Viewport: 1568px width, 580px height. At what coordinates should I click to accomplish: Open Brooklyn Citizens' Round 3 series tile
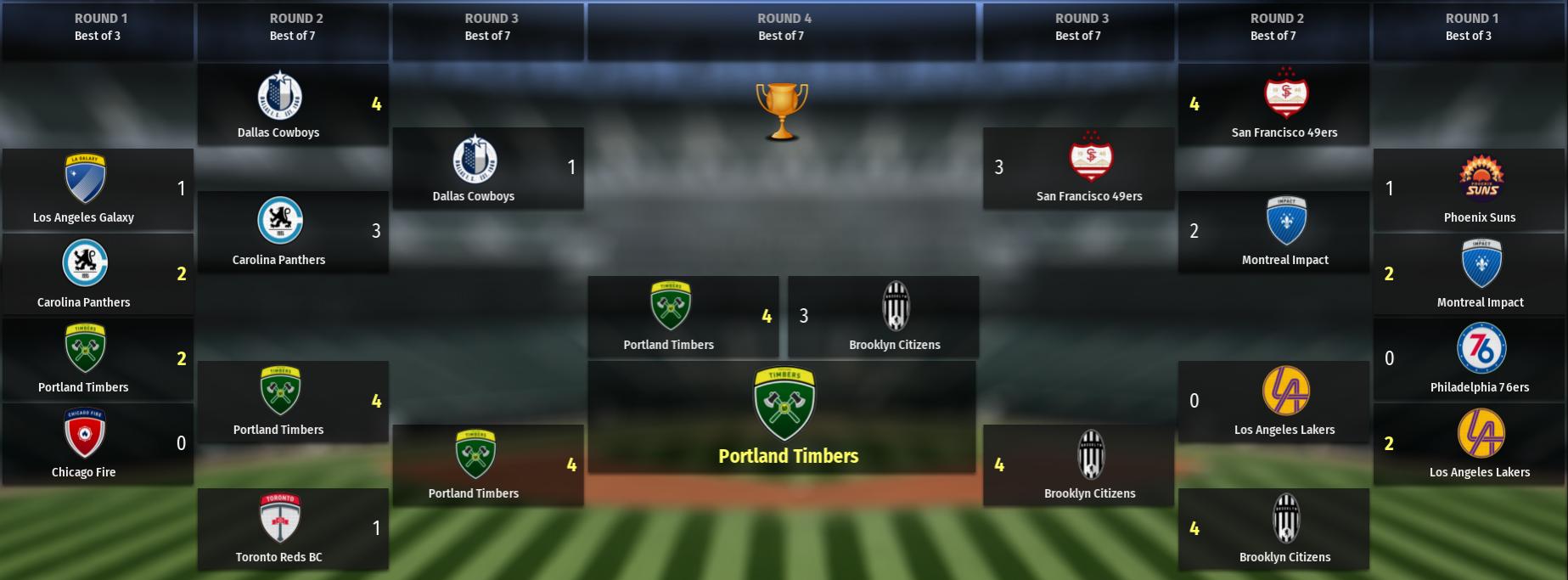tap(1078, 465)
